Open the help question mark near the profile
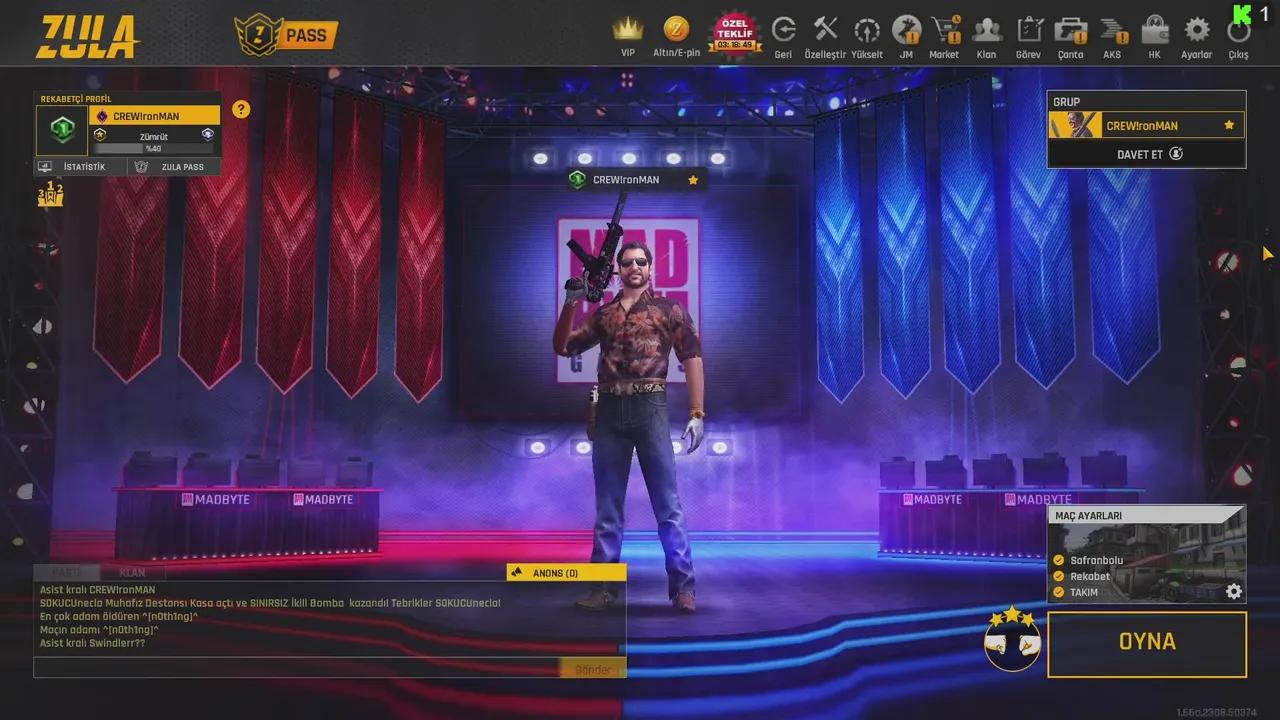This screenshot has height=720, width=1280. pyautogui.click(x=240, y=110)
